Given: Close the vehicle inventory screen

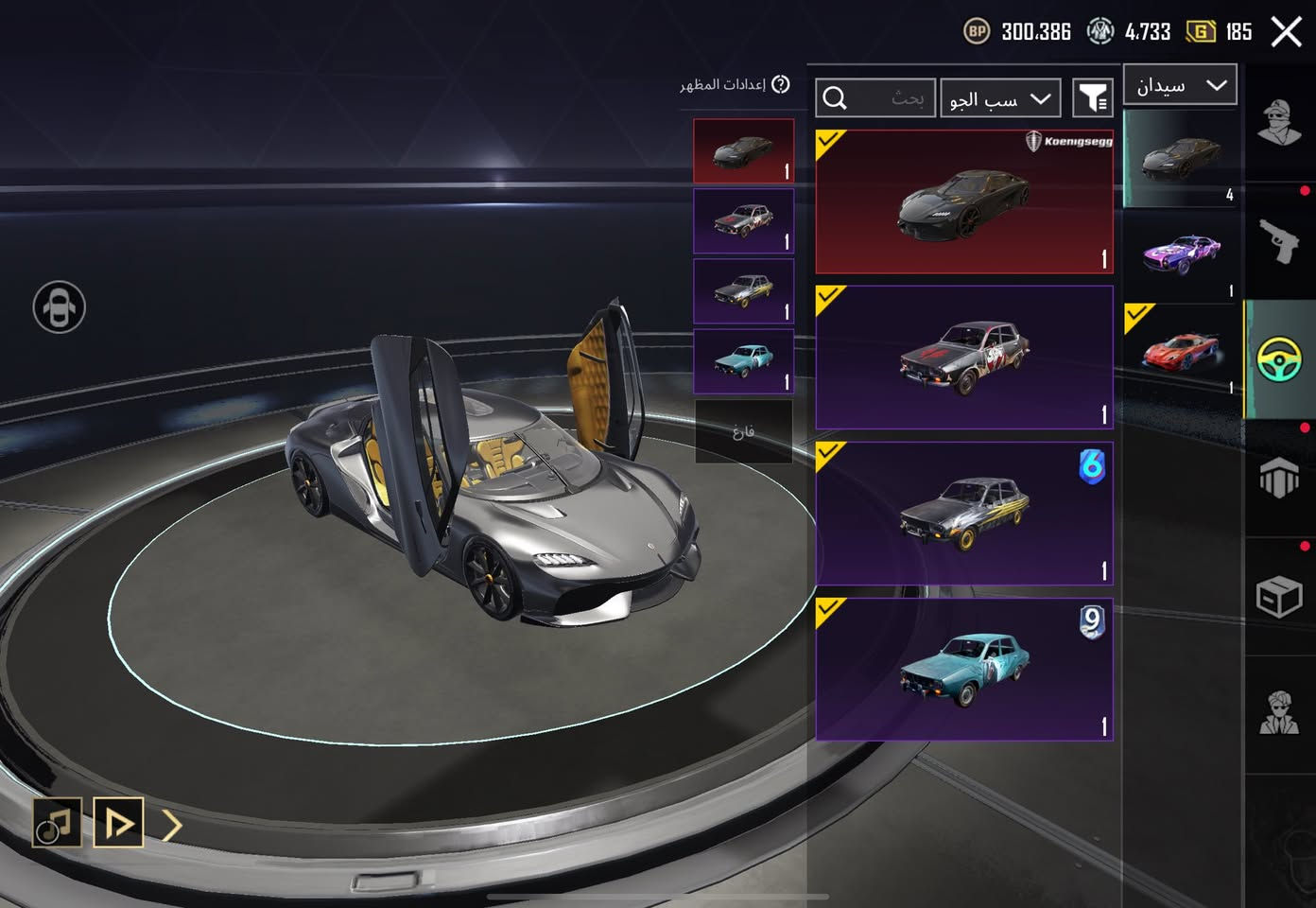Looking at the screenshot, I should click(1286, 32).
